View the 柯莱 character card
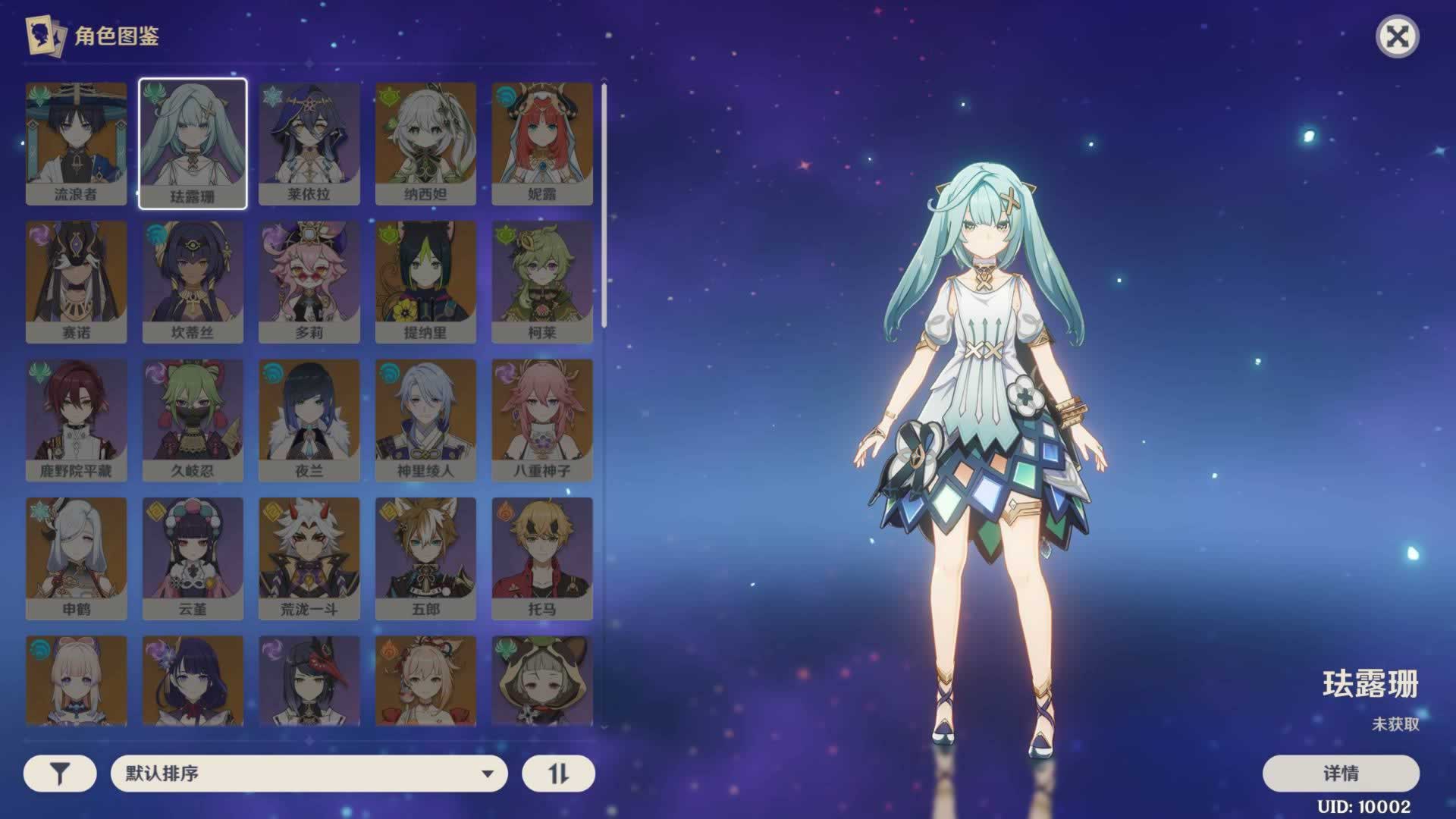 pos(541,281)
